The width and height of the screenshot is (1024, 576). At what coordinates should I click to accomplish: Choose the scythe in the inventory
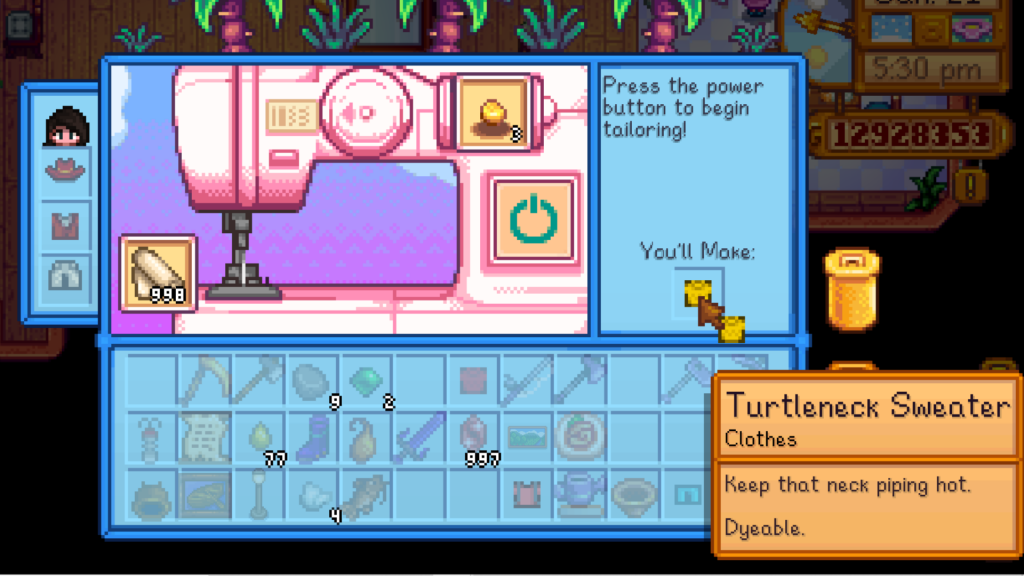204,380
